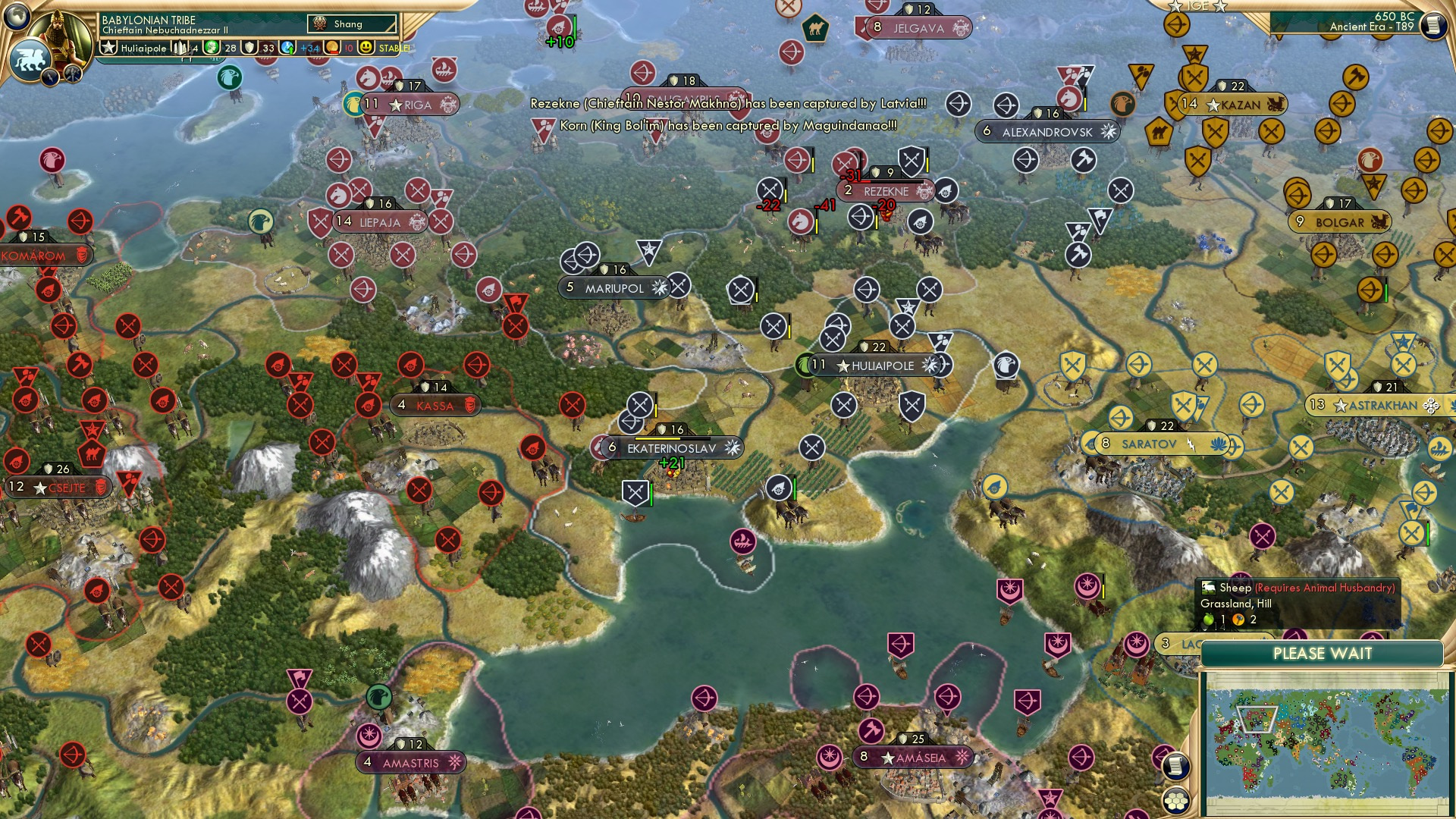The height and width of the screenshot is (819, 1456).
Task: Click the green health bar near Ekaterinoslav's unit
Action: click(x=651, y=496)
